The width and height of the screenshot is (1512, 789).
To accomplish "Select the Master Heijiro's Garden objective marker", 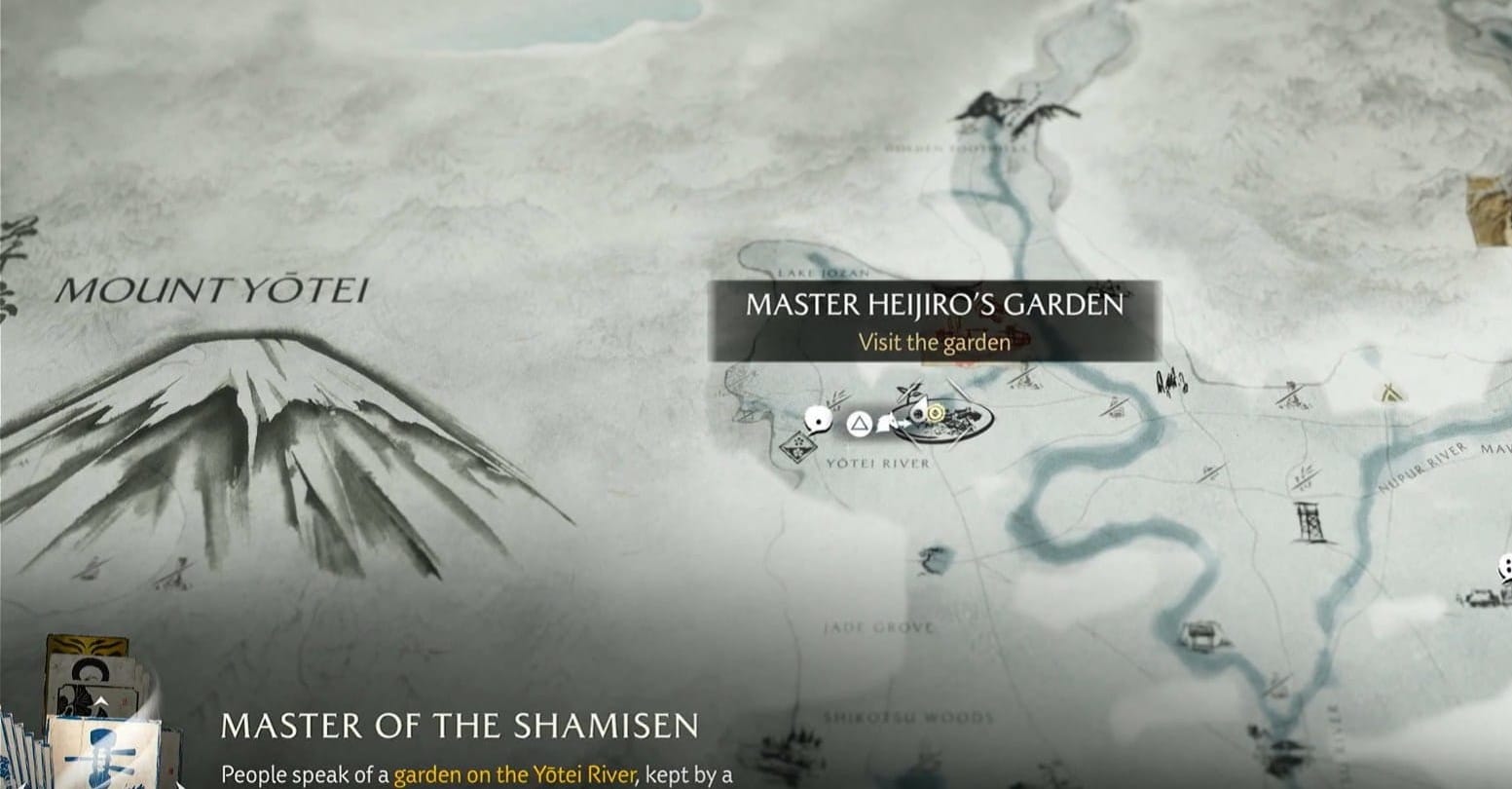I will point(935,414).
